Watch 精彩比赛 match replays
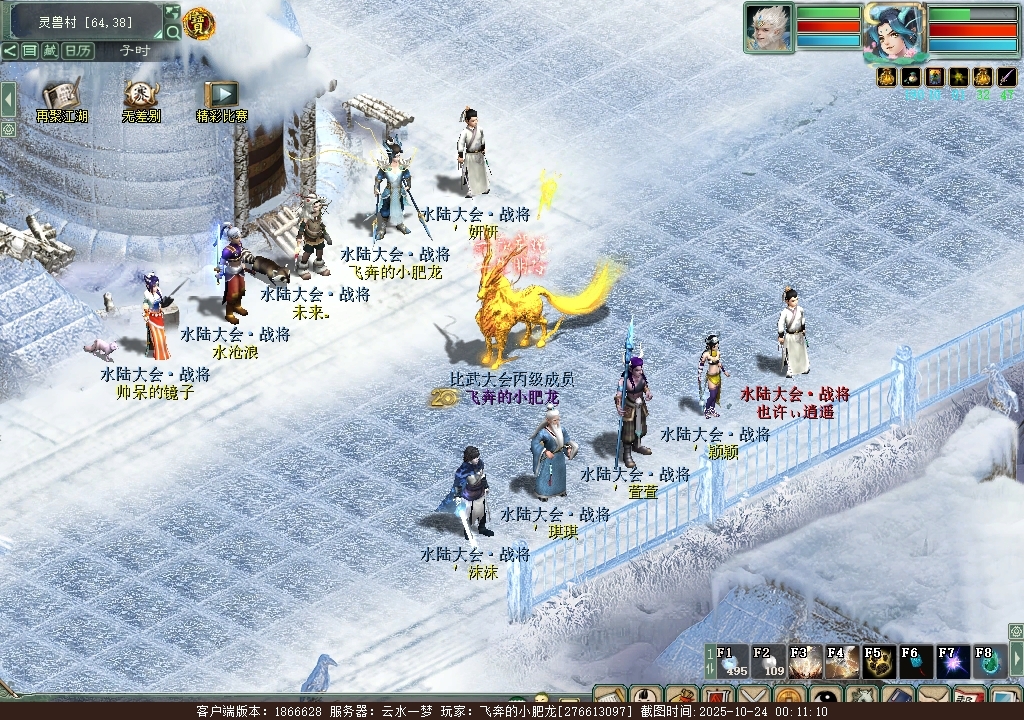The height and width of the screenshot is (720, 1024). pyautogui.click(x=221, y=96)
